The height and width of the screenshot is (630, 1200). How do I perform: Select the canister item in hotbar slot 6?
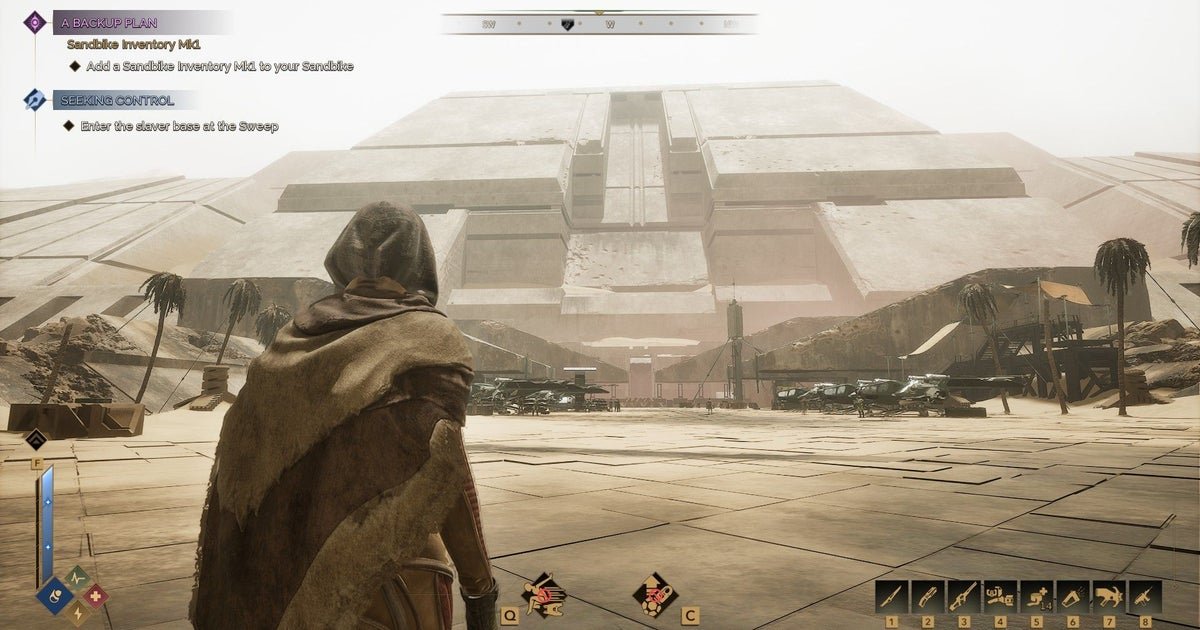click(1073, 596)
